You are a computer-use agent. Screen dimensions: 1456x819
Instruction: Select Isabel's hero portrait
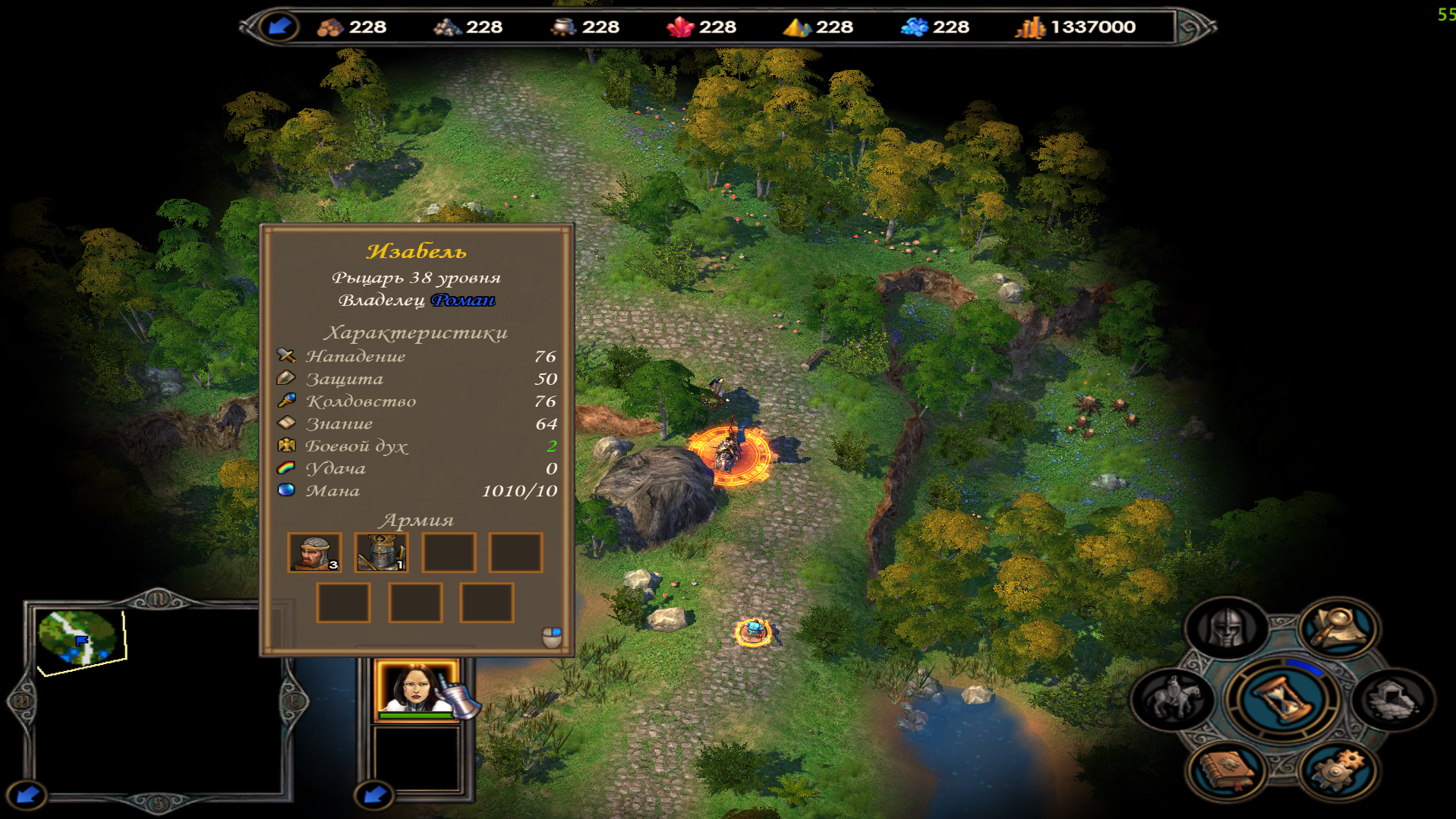416,688
